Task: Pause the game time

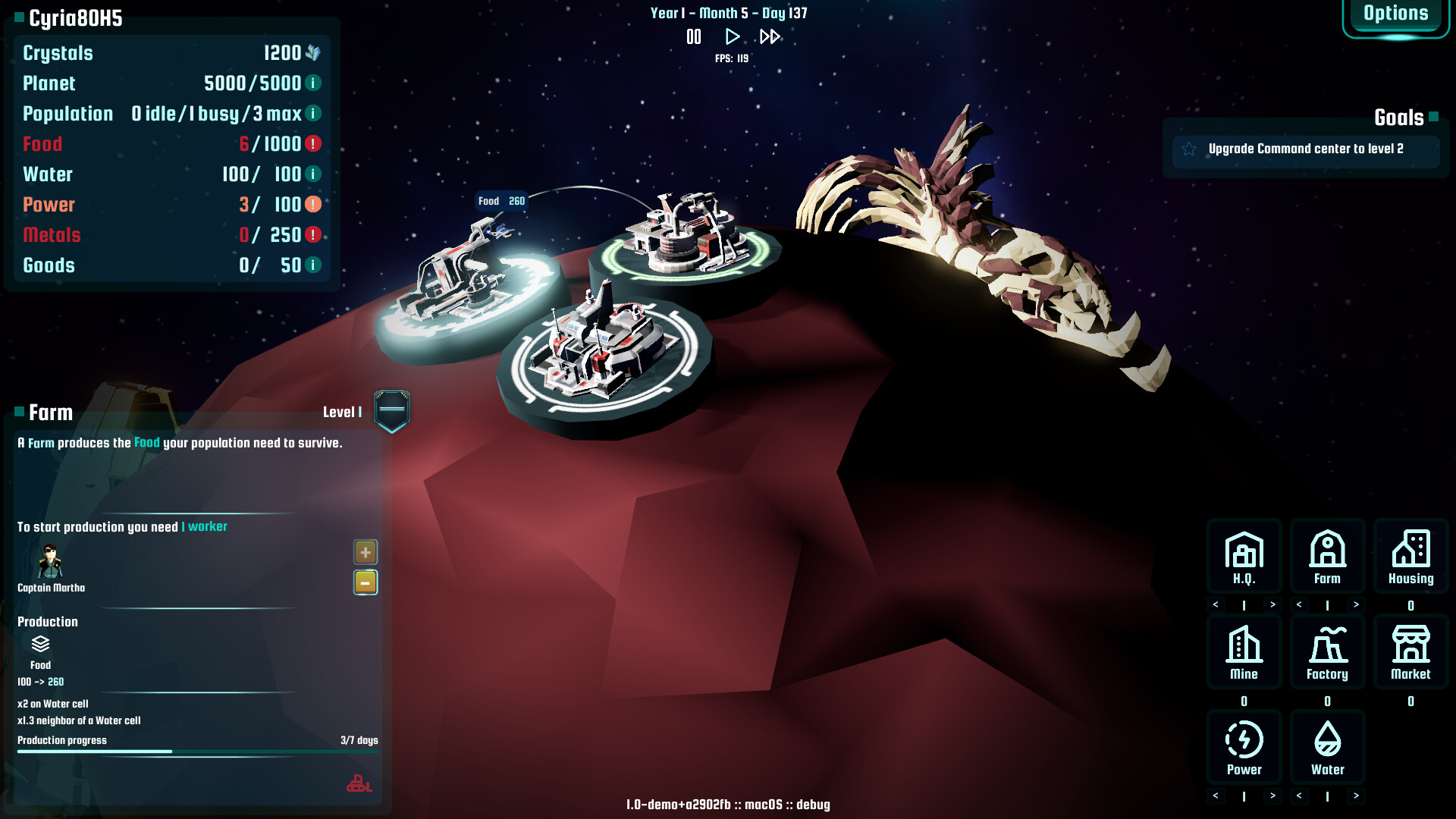Action: pyautogui.click(x=694, y=36)
